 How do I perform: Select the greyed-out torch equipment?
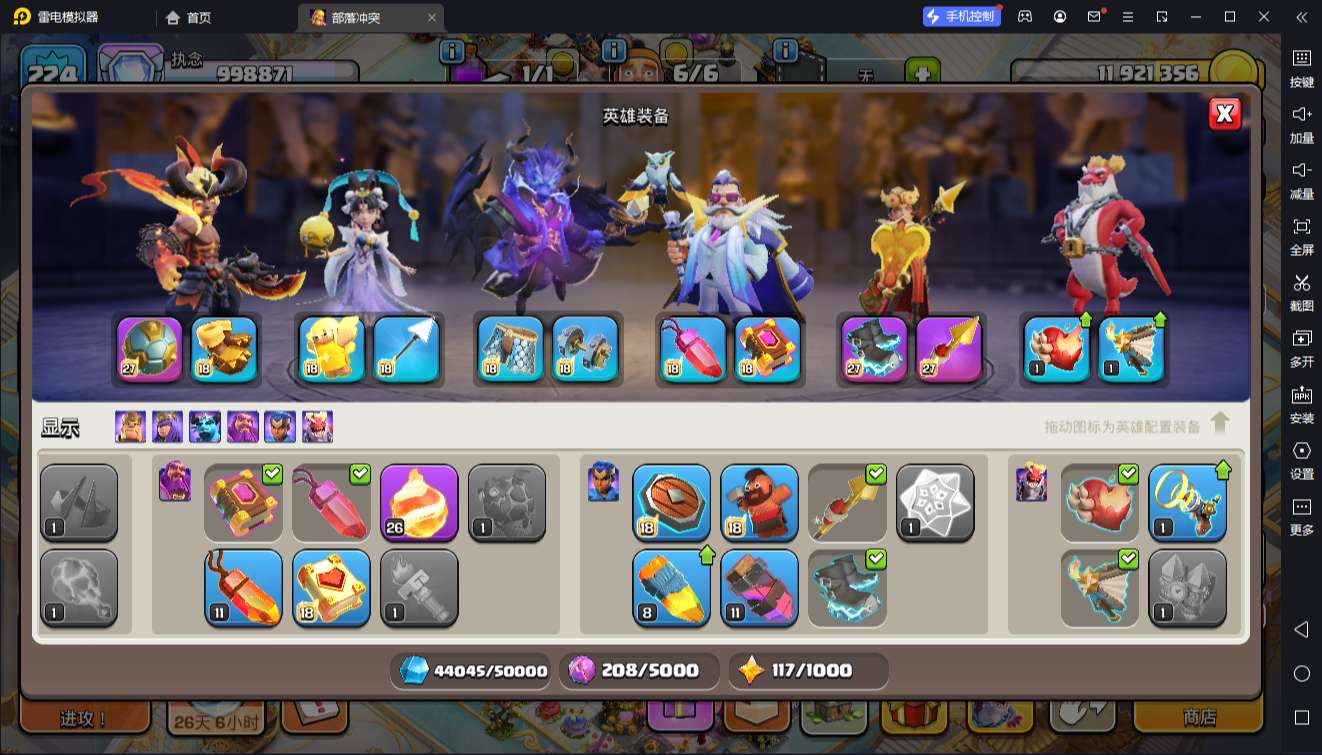(x=419, y=588)
